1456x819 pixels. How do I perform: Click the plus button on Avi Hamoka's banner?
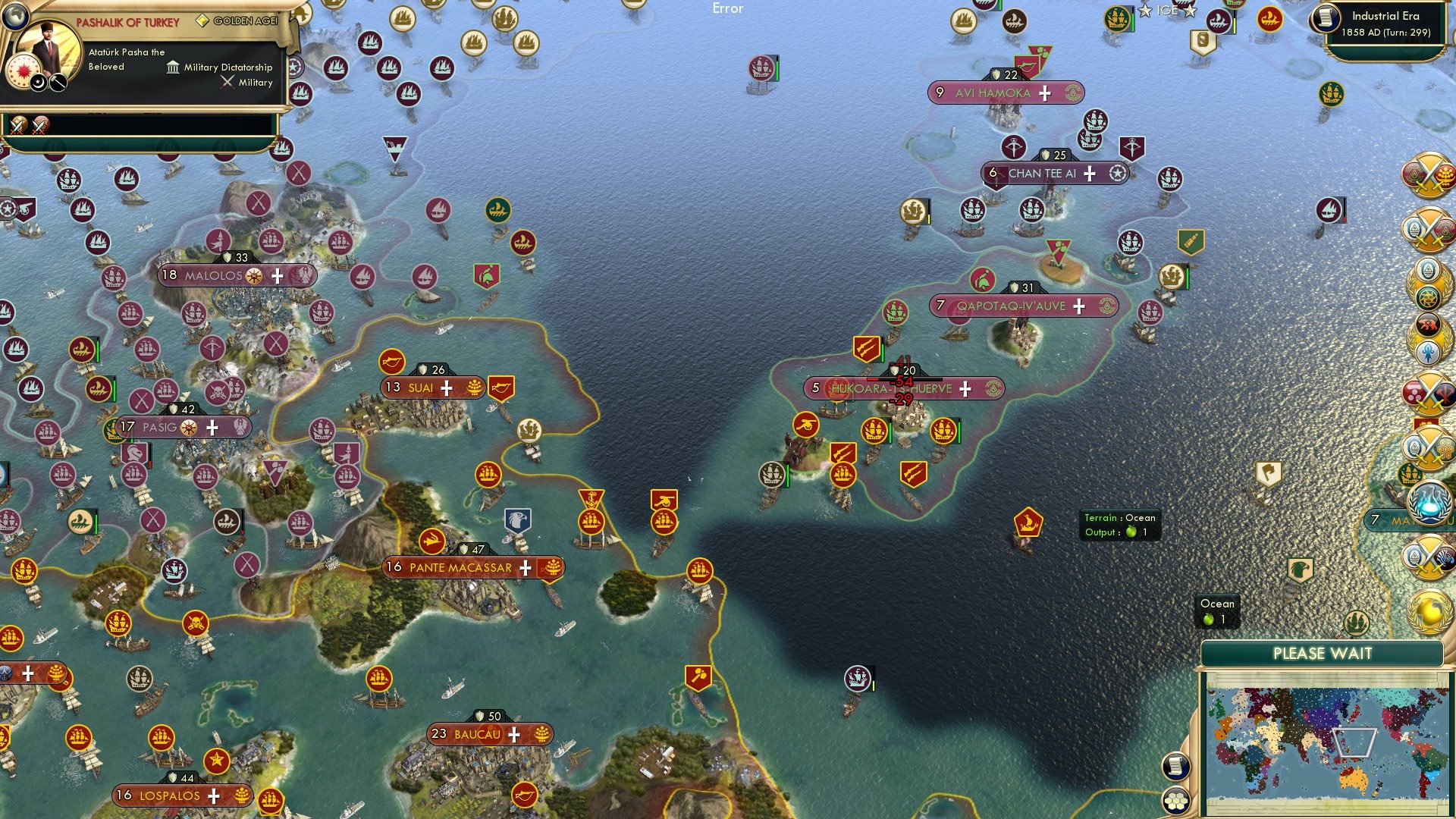pyautogui.click(x=1045, y=93)
